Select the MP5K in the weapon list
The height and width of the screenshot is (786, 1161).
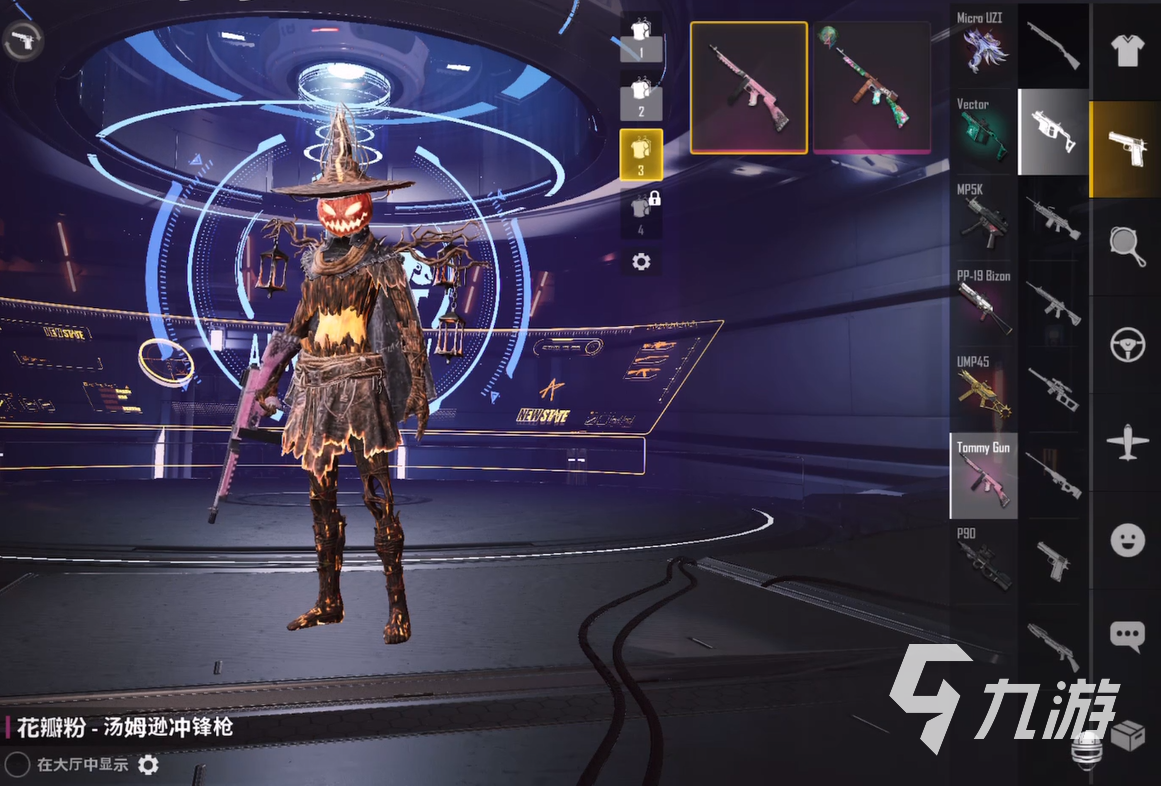pyautogui.click(x=983, y=218)
